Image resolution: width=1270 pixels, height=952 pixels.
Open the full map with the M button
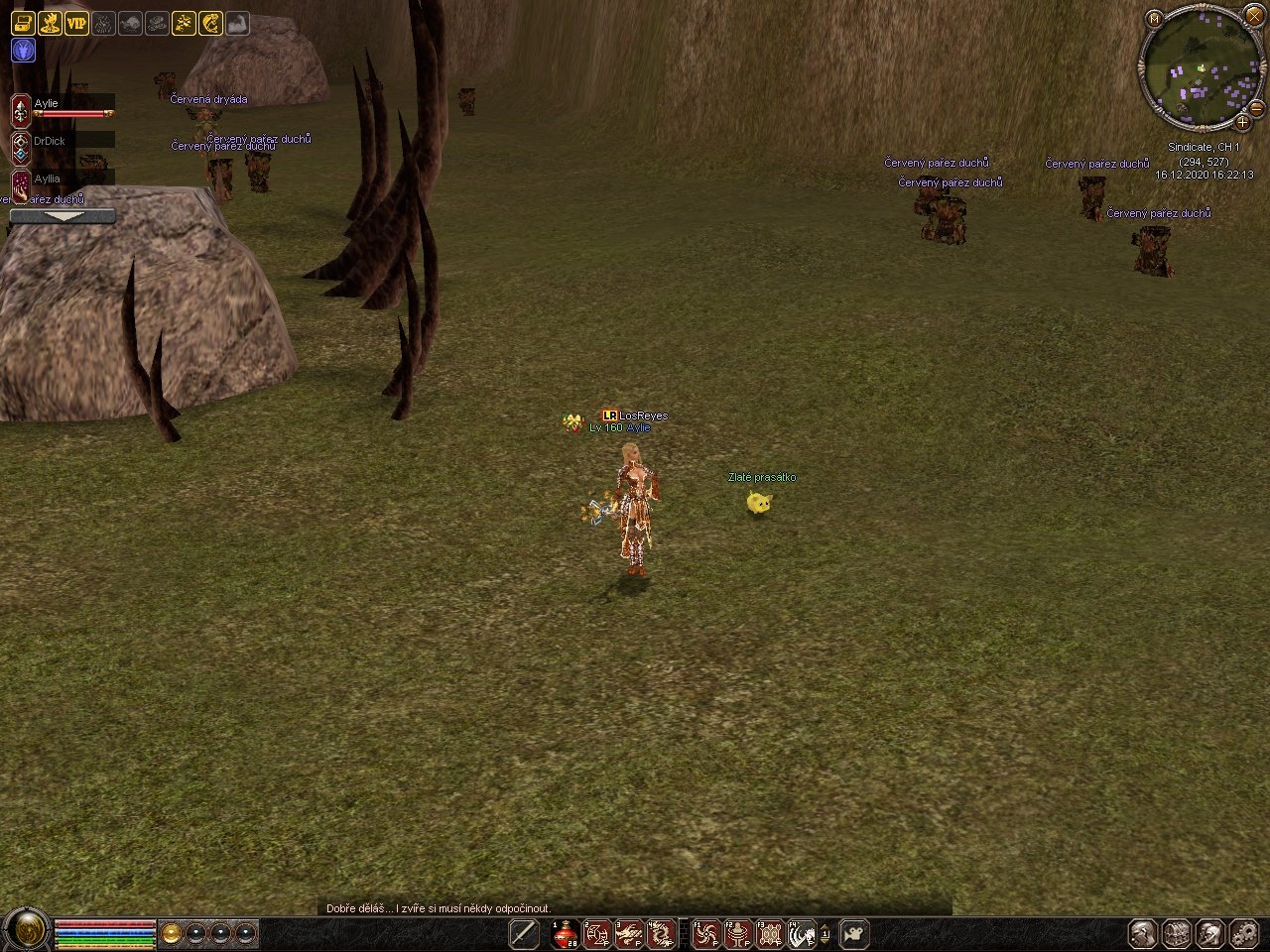pyautogui.click(x=1153, y=18)
